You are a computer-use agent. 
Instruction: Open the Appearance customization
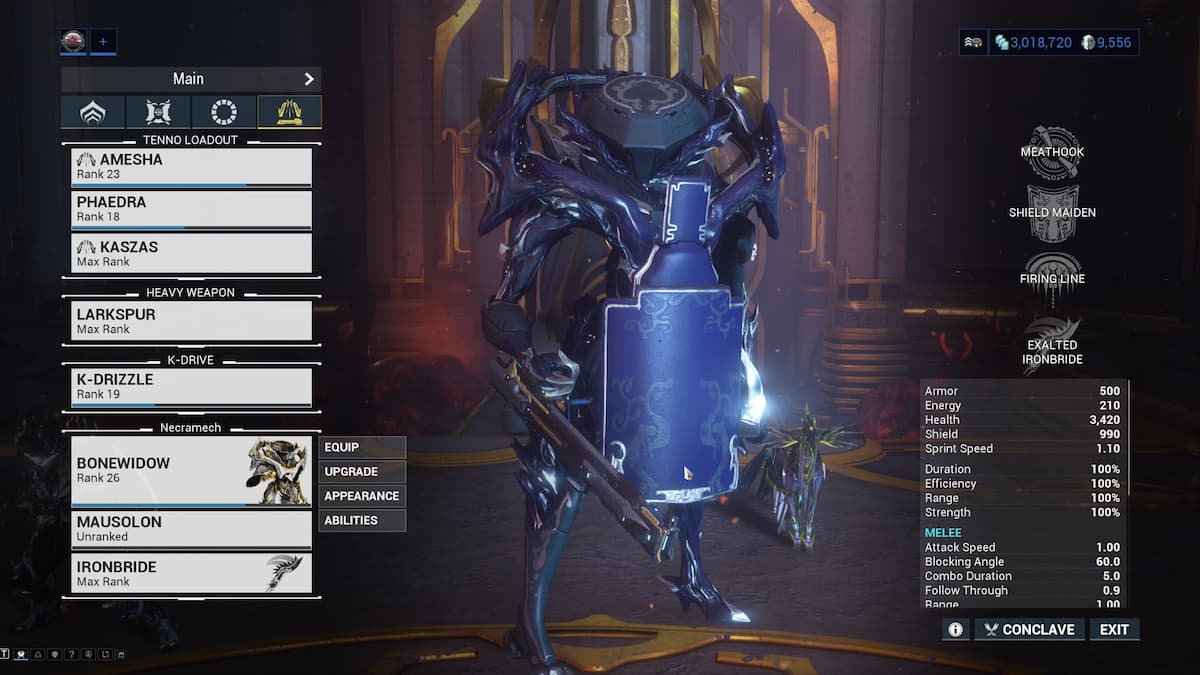[362, 496]
